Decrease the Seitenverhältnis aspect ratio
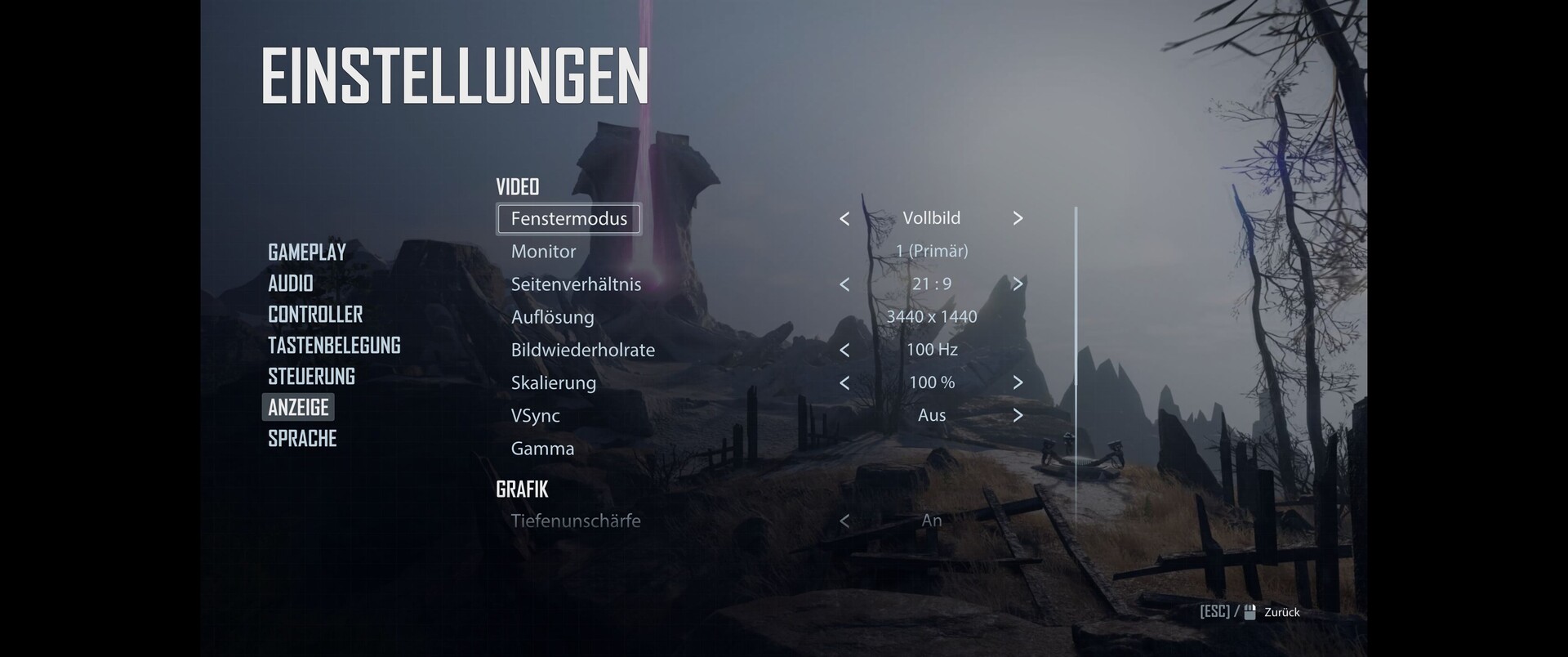Image resolution: width=1568 pixels, height=657 pixels. point(844,284)
